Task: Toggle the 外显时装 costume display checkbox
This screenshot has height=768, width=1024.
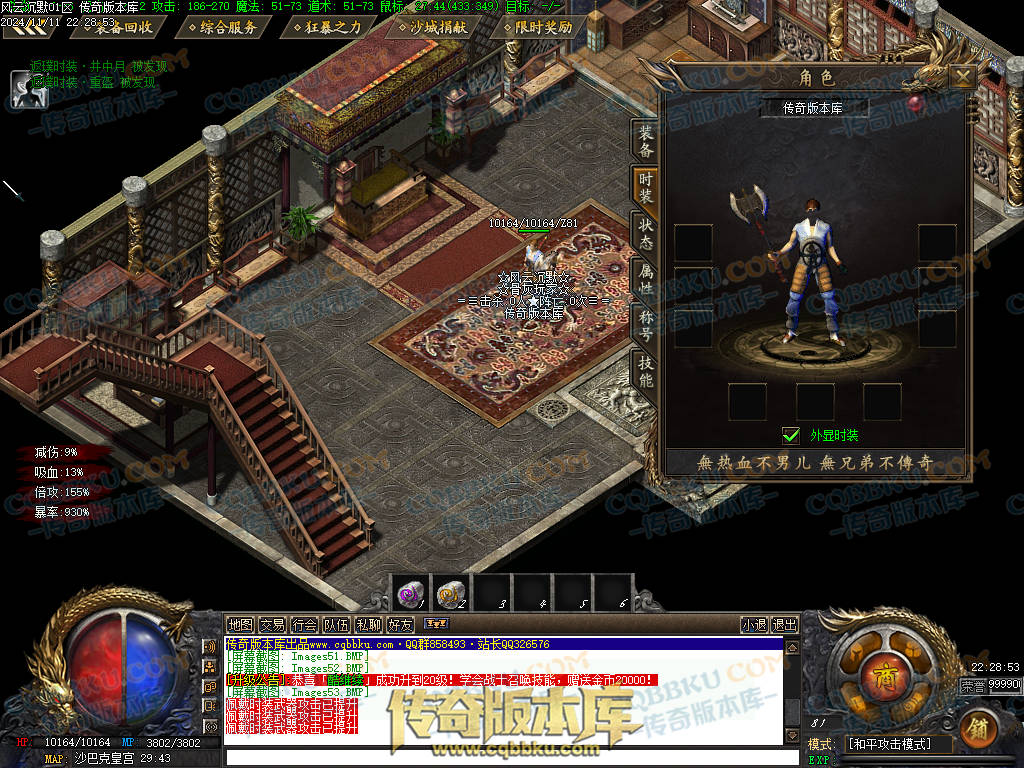Action: click(791, 435)
